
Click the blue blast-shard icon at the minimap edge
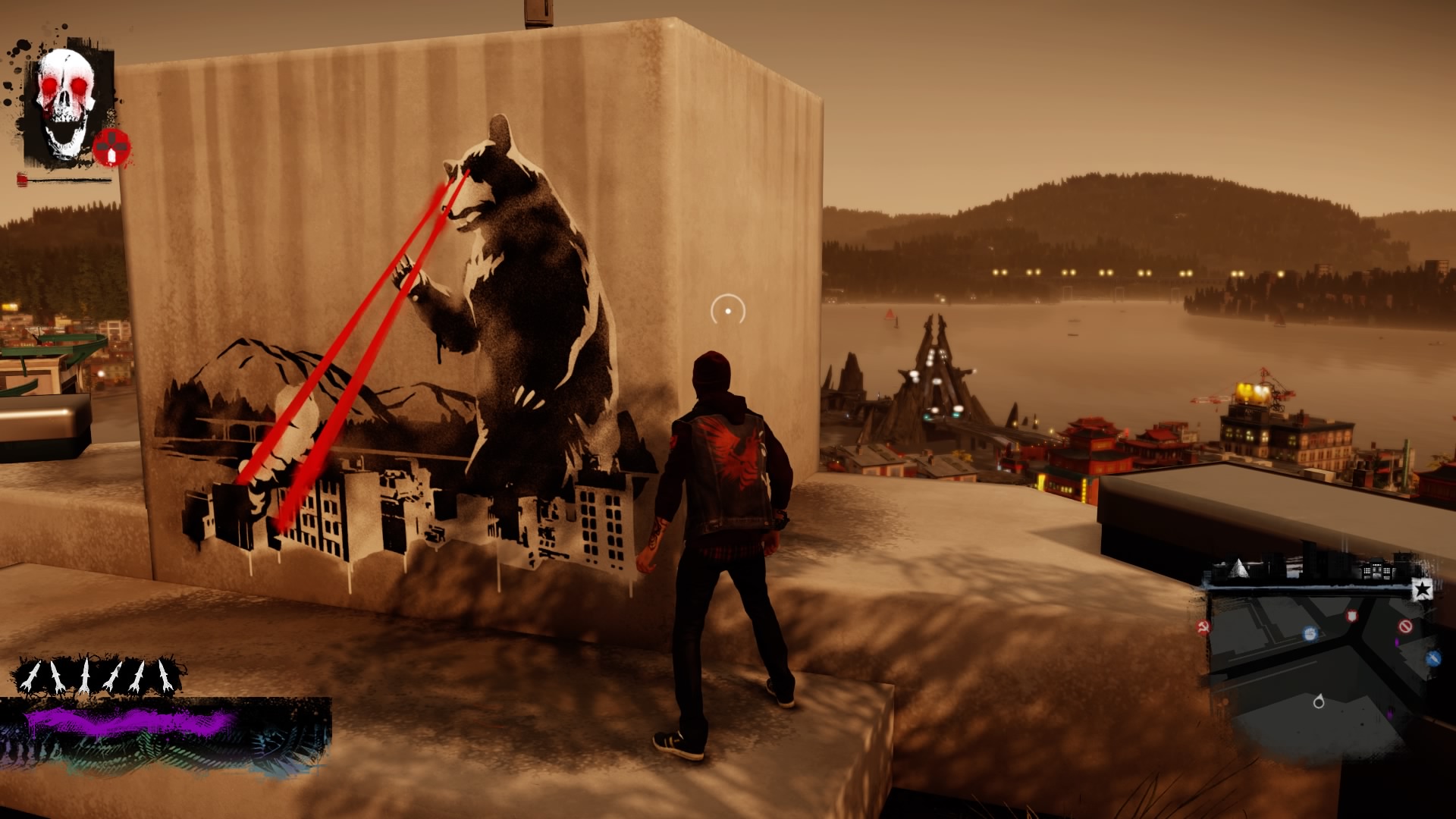click(1433, 658)
